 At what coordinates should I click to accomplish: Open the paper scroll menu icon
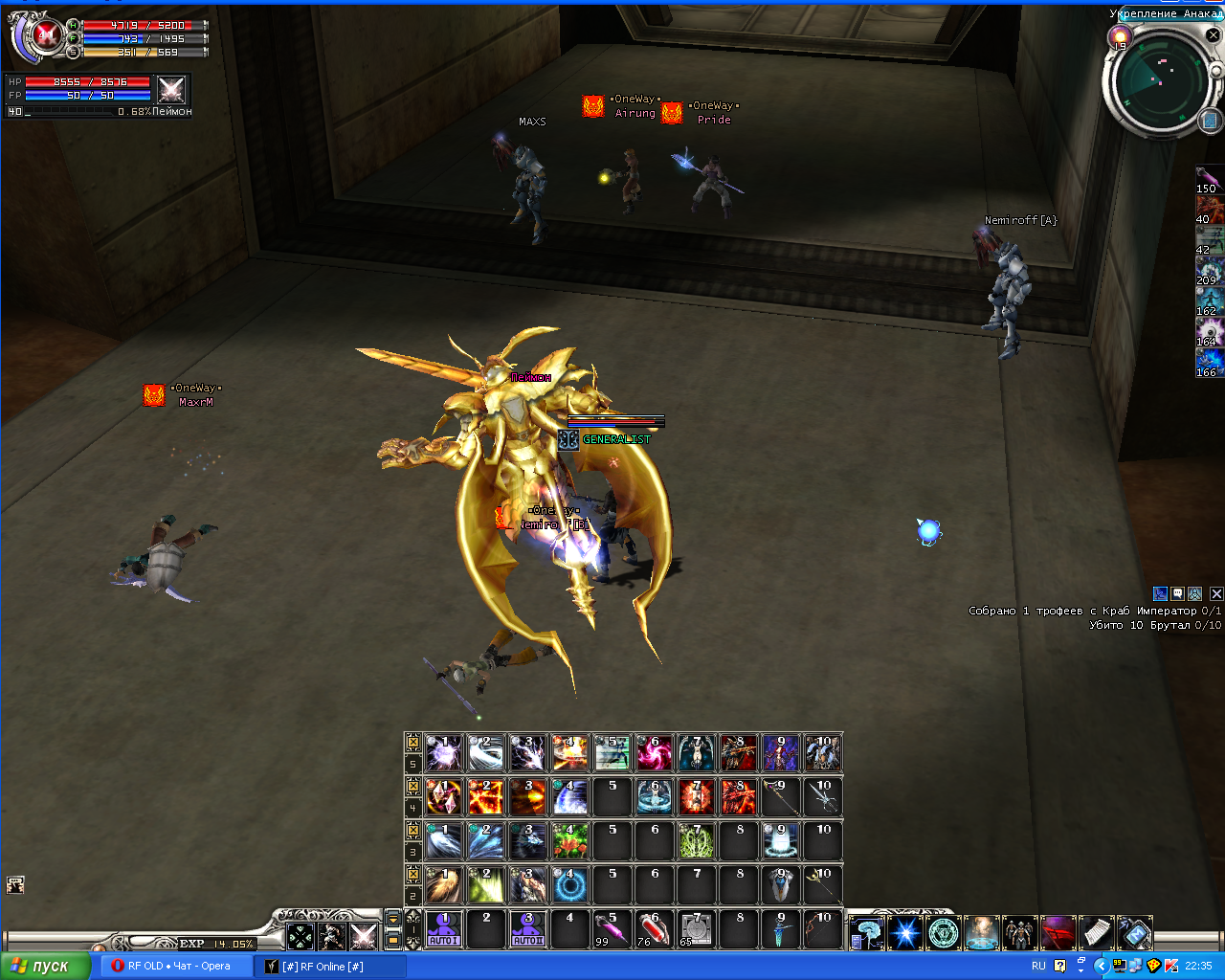1096,932
